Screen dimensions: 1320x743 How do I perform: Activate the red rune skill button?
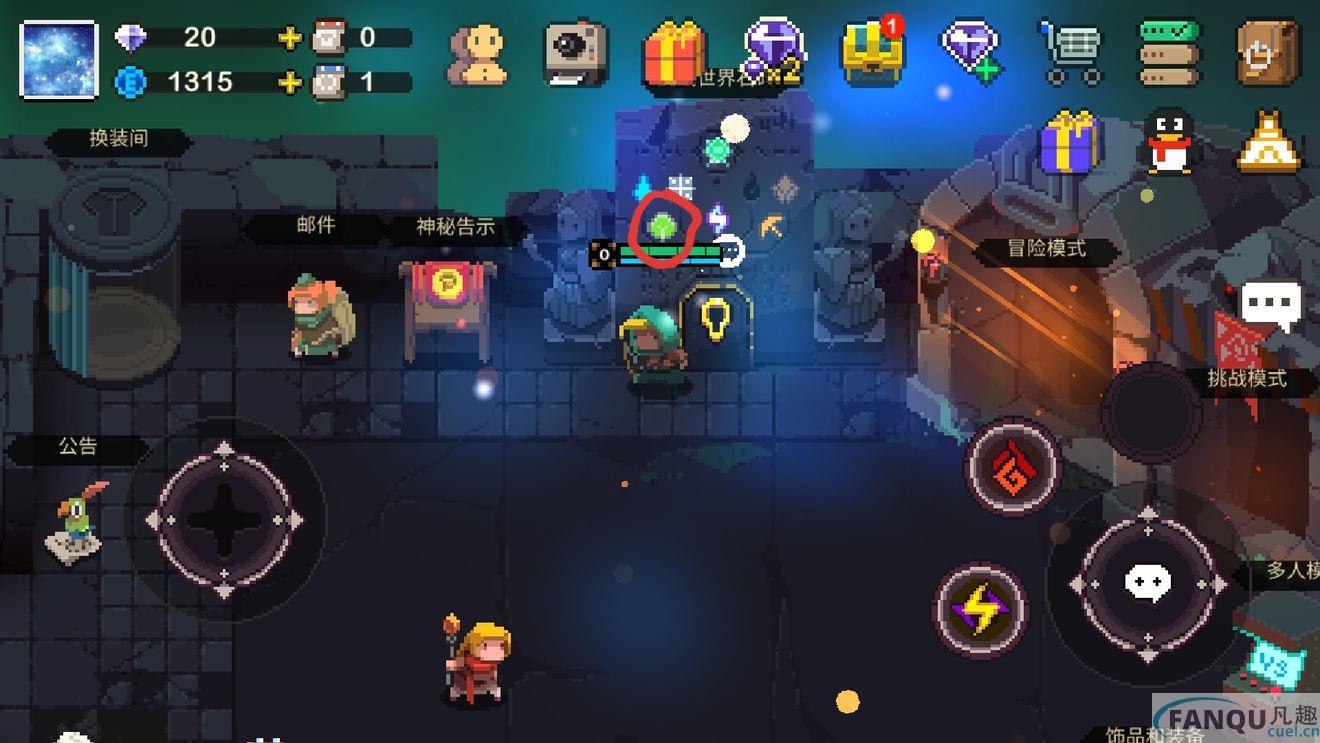[x=1012, y=468]
